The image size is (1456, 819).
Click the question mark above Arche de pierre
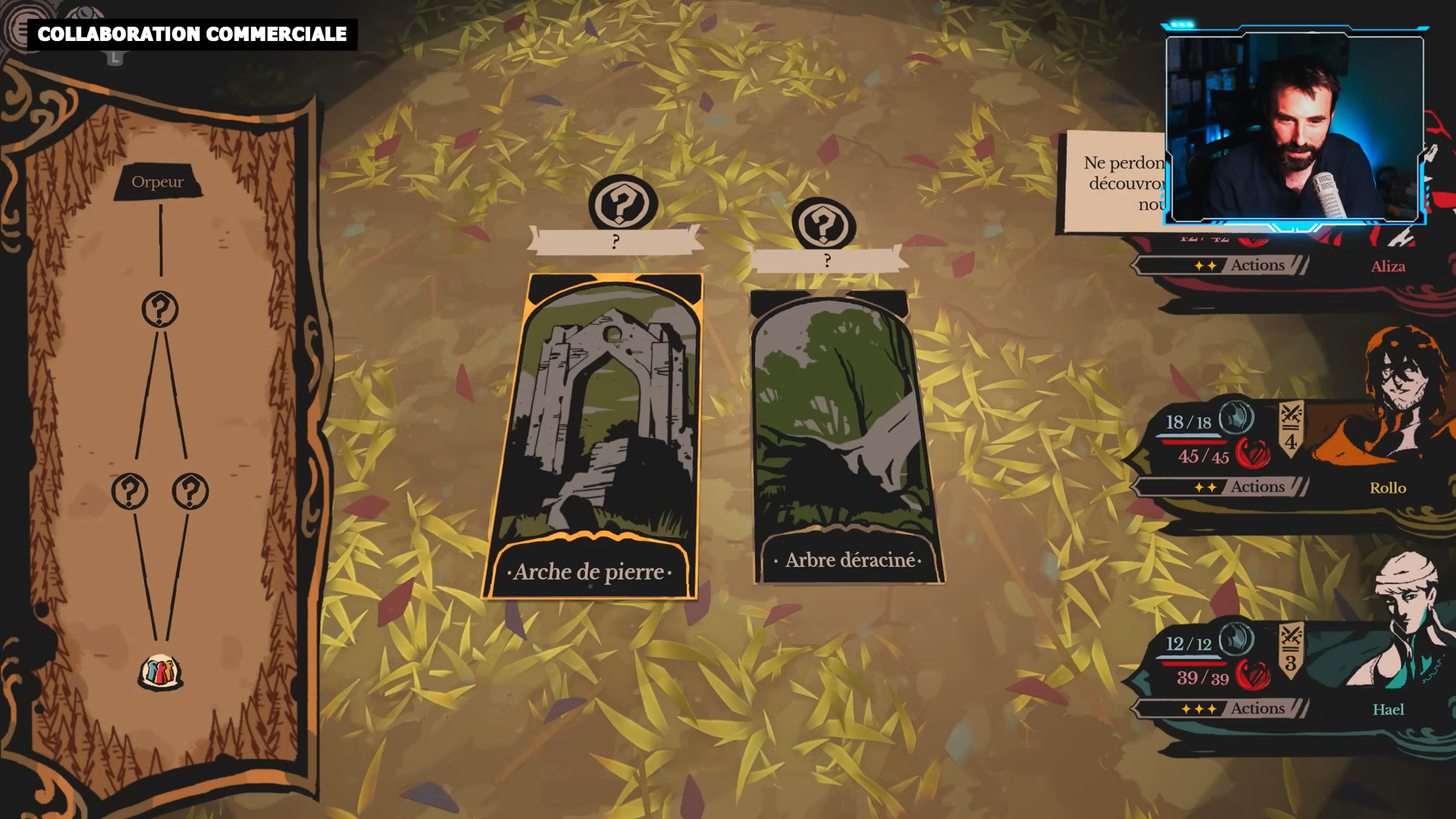click(x=621, y=203)
